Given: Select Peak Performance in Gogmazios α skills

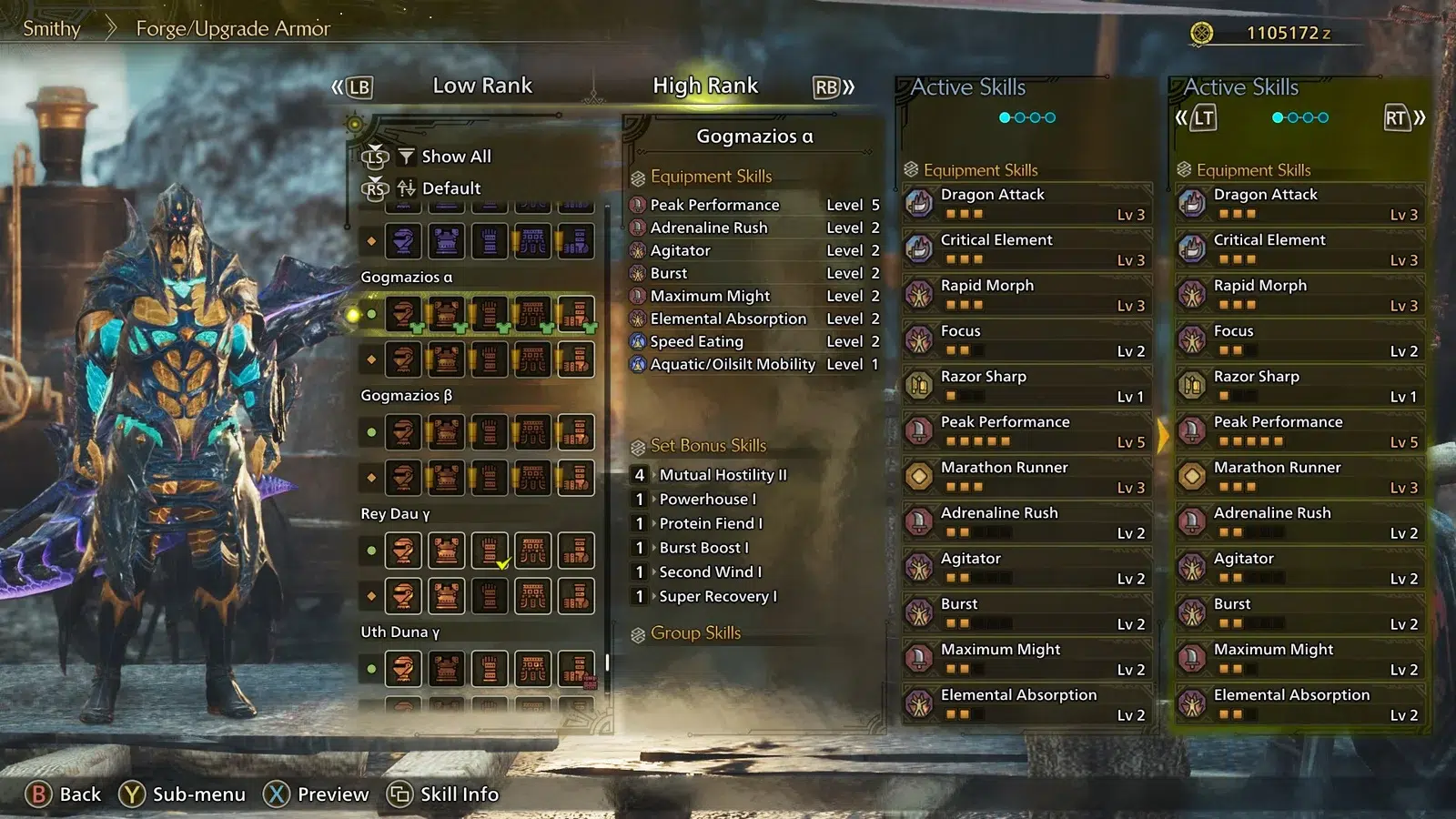Looking at the screenshot, I should [714, 205].
